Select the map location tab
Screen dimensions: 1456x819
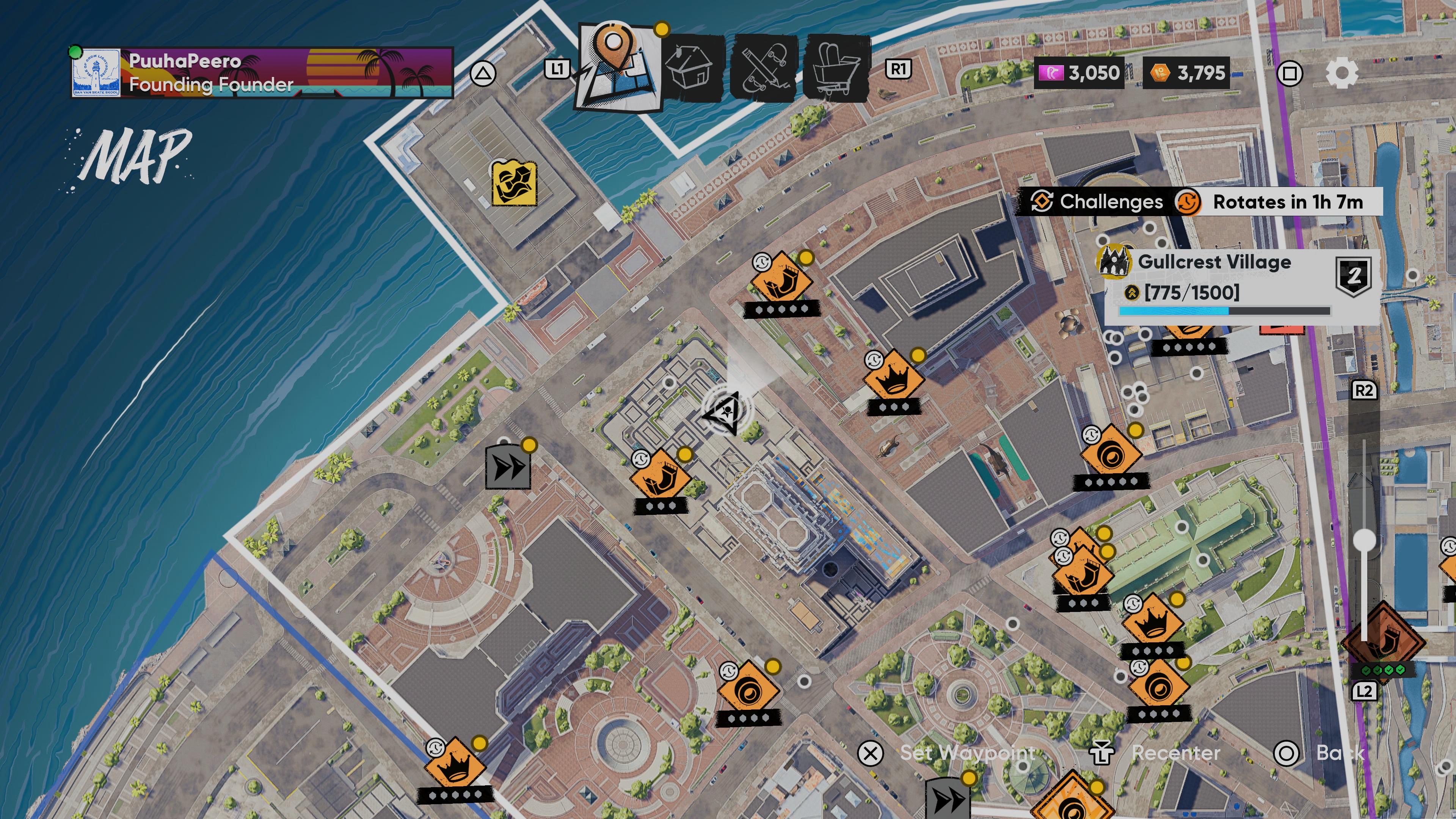tap(617, 67)
